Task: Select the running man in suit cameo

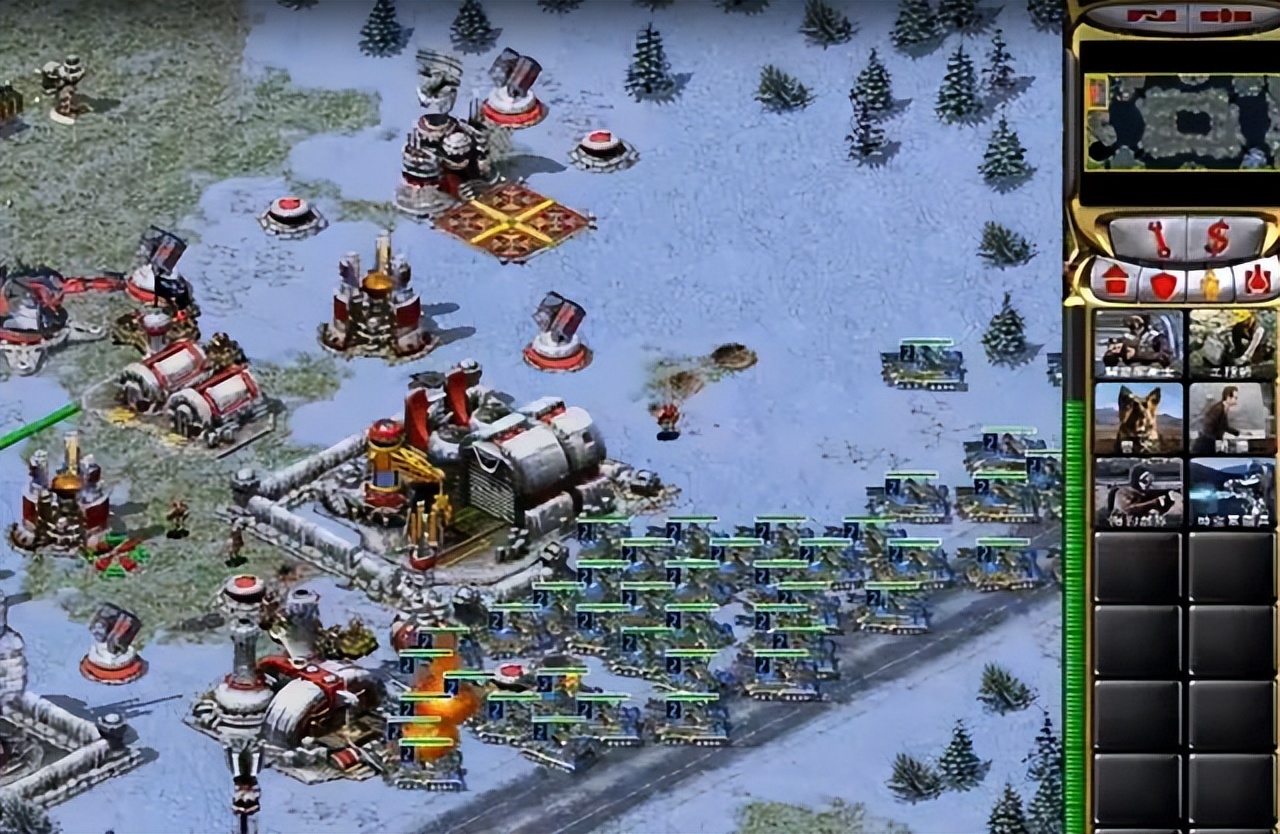Action: pos(1232,417)
